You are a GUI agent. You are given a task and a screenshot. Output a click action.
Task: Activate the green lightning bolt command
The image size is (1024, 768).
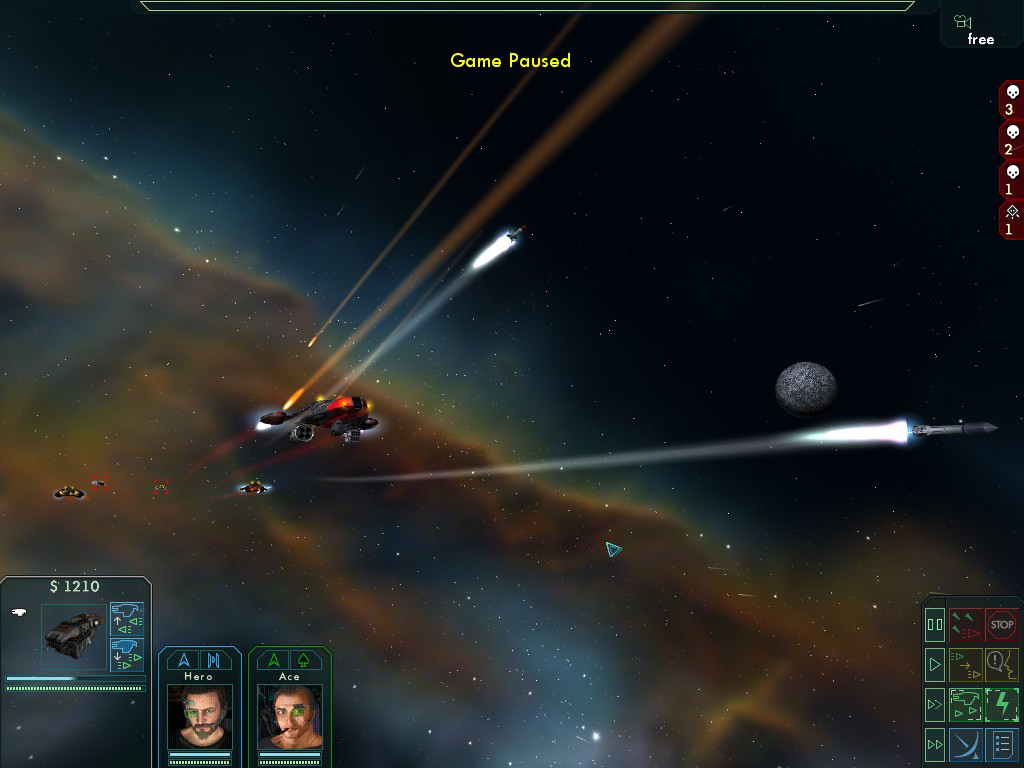tap(1002, 704)
